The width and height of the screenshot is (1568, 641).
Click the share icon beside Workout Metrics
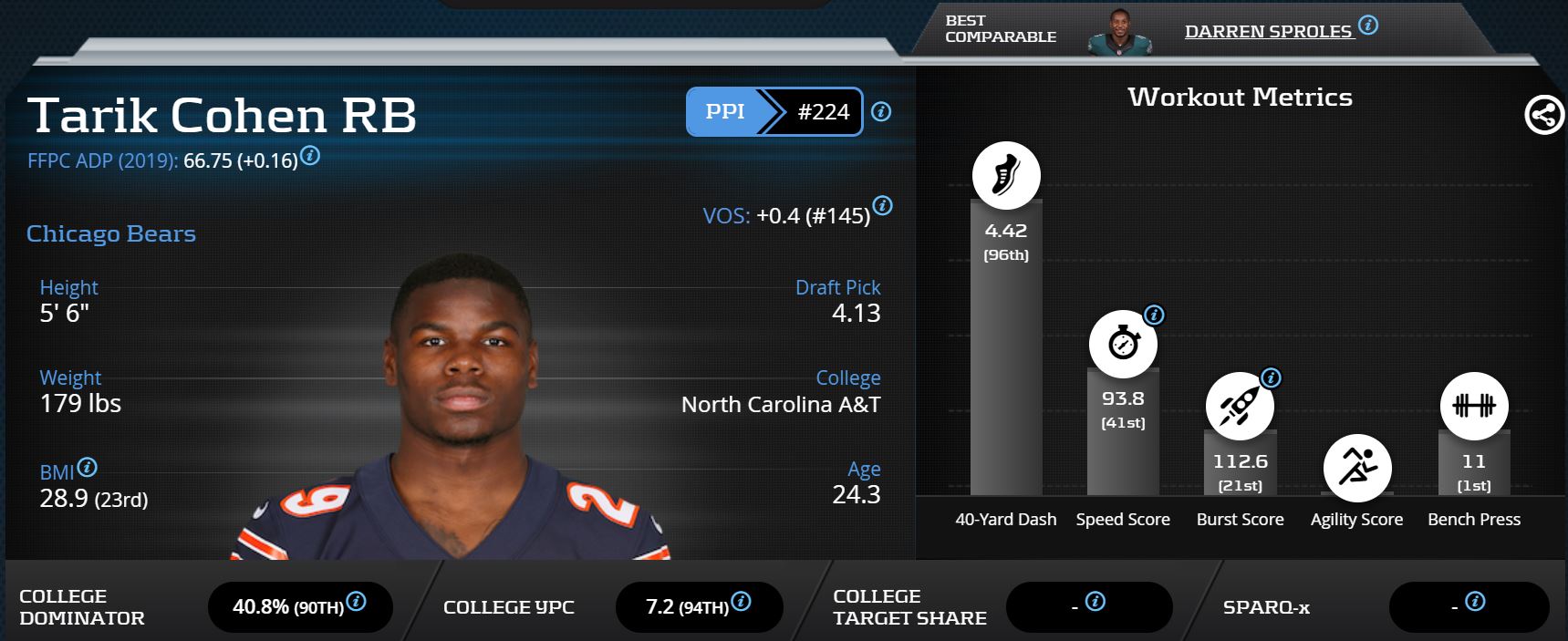pos(1543,116)
